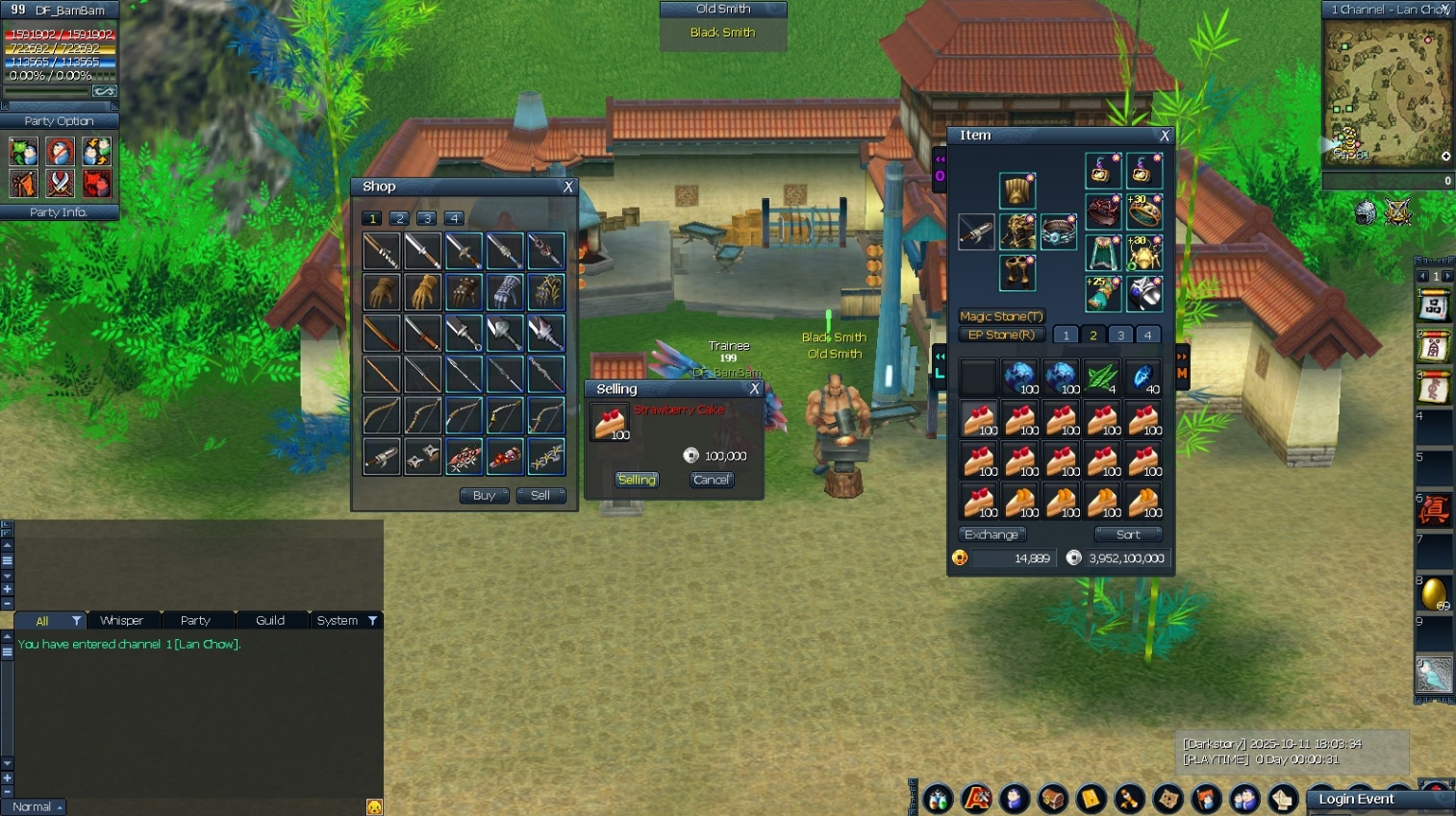Switch to inventory bag tab 3
The height and width of the screenshot is (816, 1456).
point(1120,335)
